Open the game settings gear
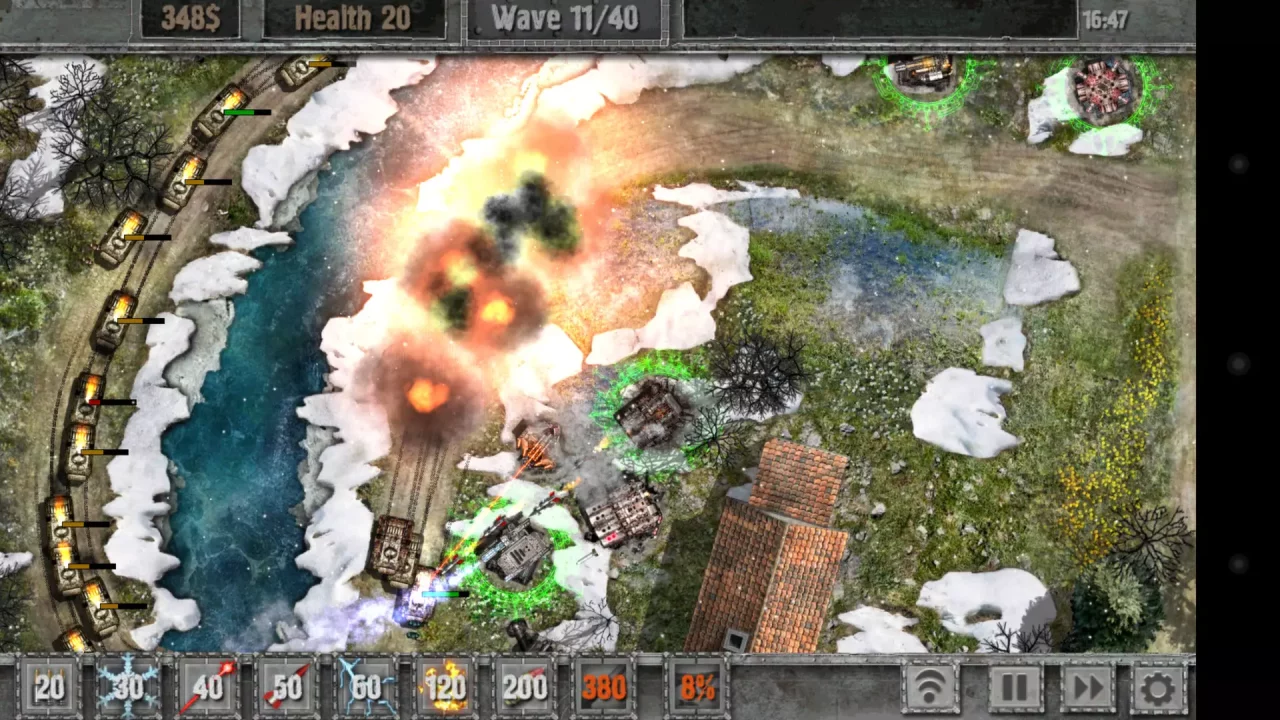 (1157, 687)
